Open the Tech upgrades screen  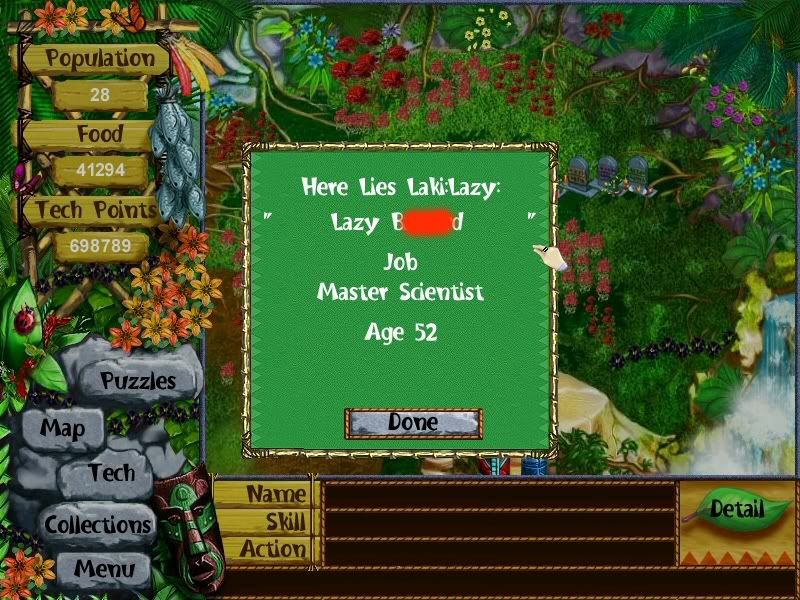click(110, 473)
